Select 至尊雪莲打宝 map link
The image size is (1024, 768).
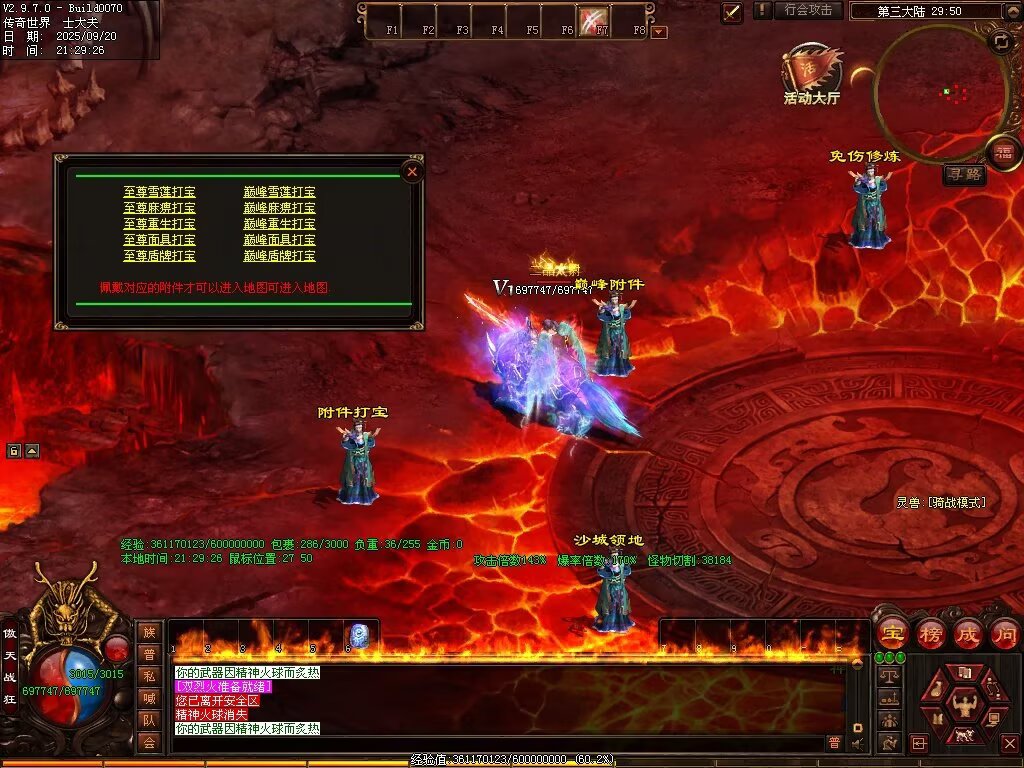click(x=160, y=192)
